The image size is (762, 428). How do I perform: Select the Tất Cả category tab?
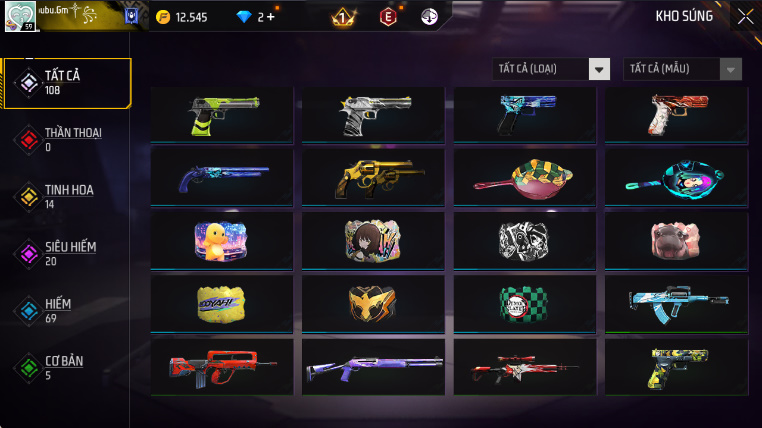point(67,83)
